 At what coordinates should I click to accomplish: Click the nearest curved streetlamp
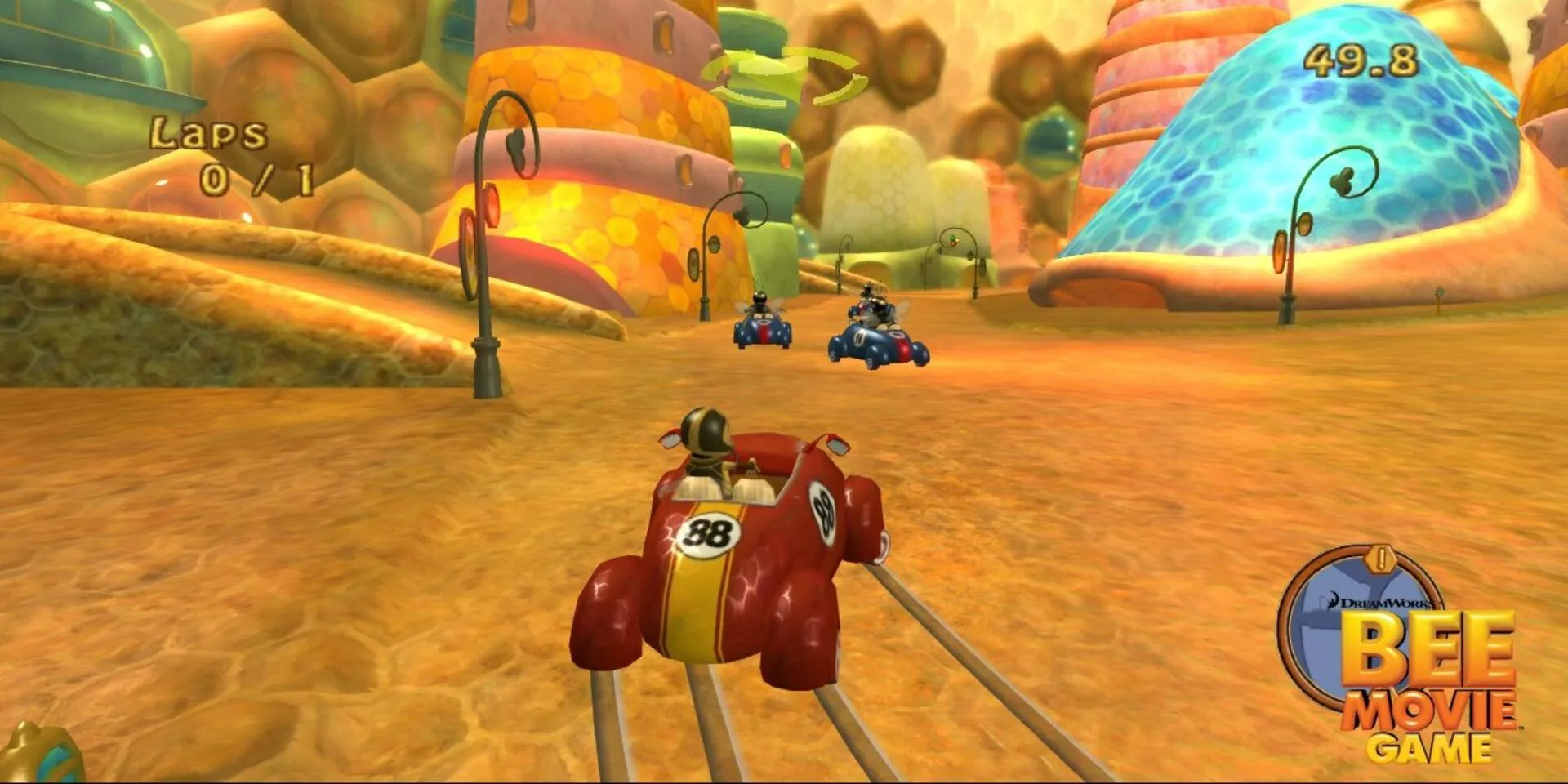click(486, 245)
